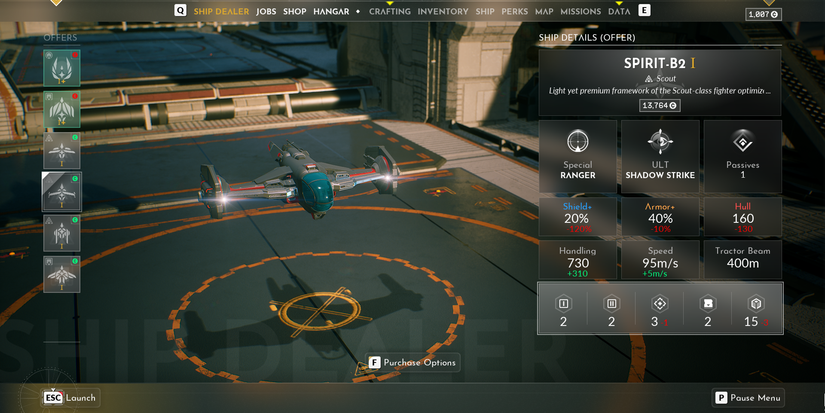Select the Special Ranger ability tile
Screen dimensions: 825x413
pos(578,155)
